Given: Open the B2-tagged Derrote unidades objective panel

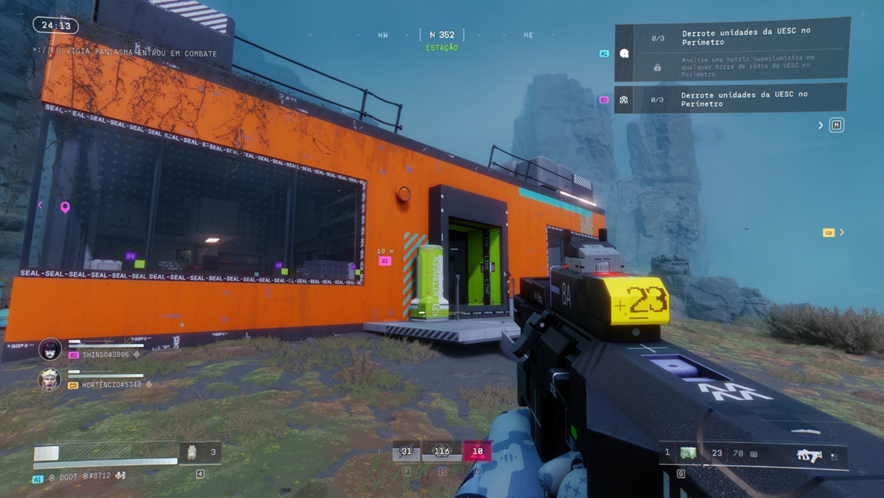Looking at the screenshot, I should coord(730,98).
